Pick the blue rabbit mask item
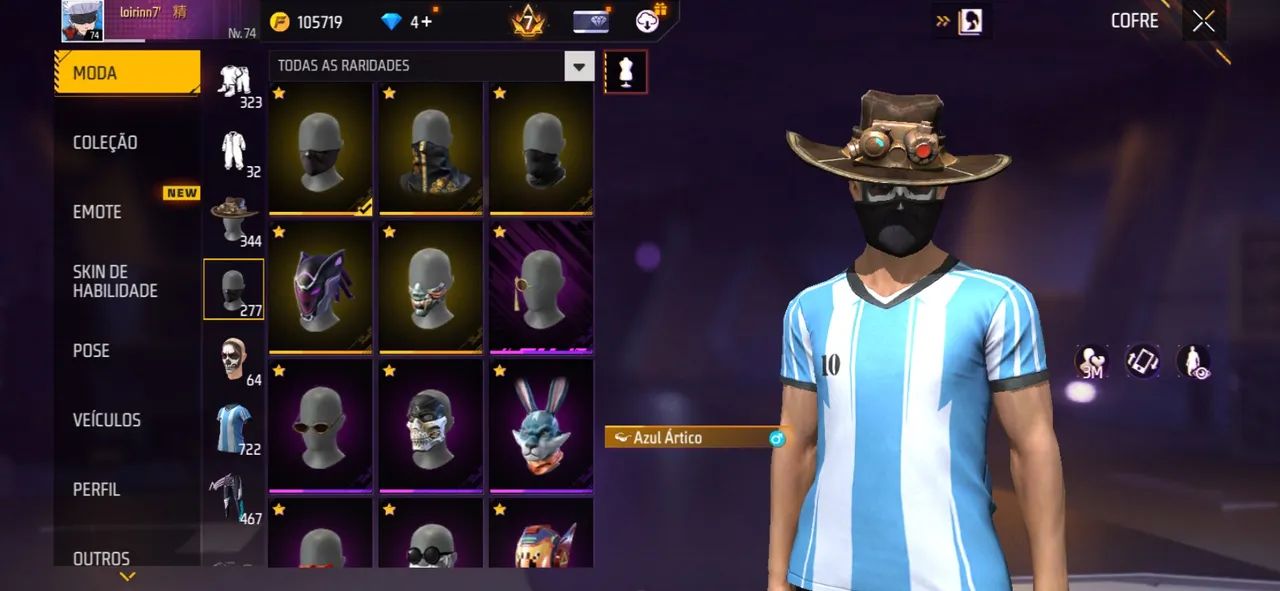The height and width of the screenshot is (591, 1280). 541,425
